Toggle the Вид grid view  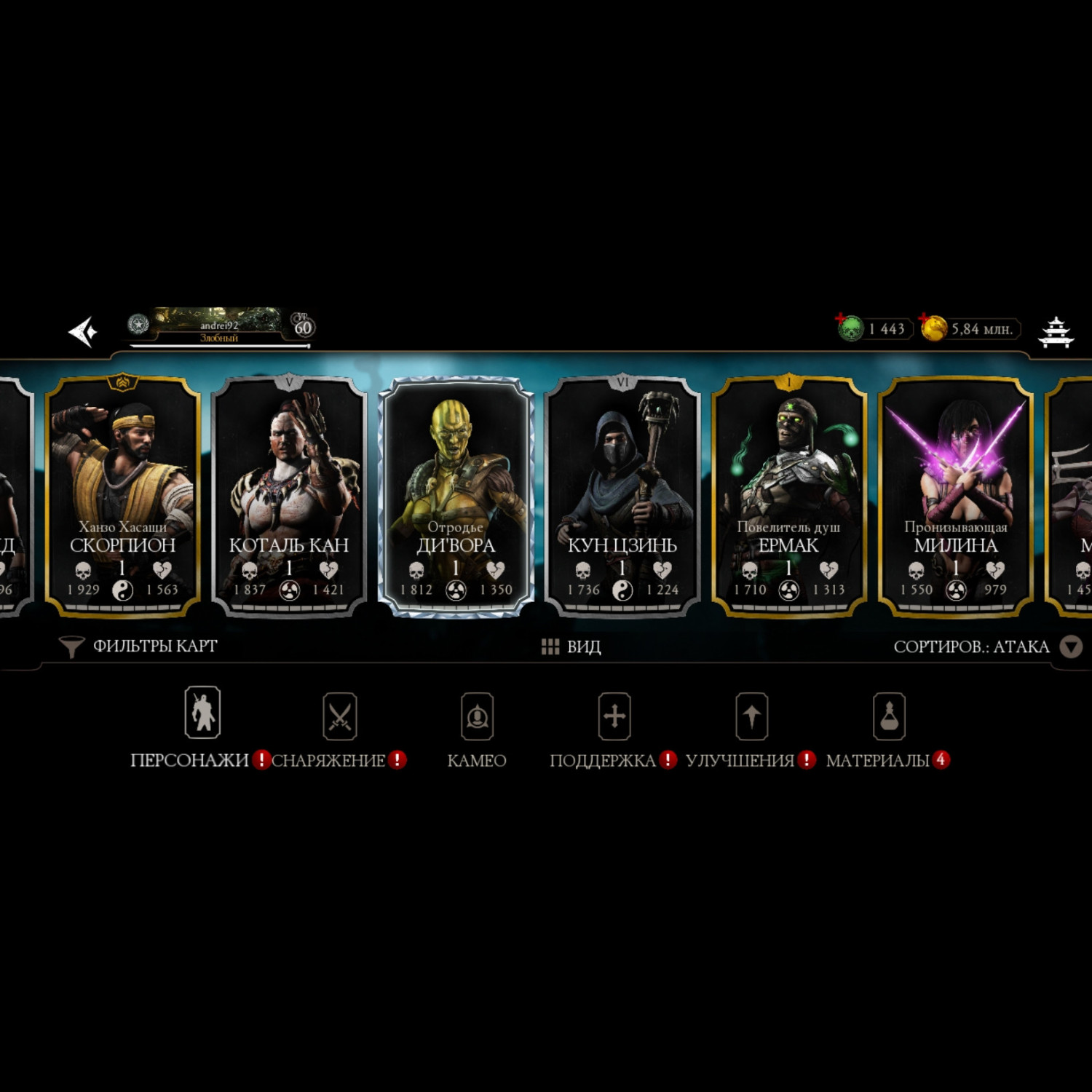pos(571,646)
